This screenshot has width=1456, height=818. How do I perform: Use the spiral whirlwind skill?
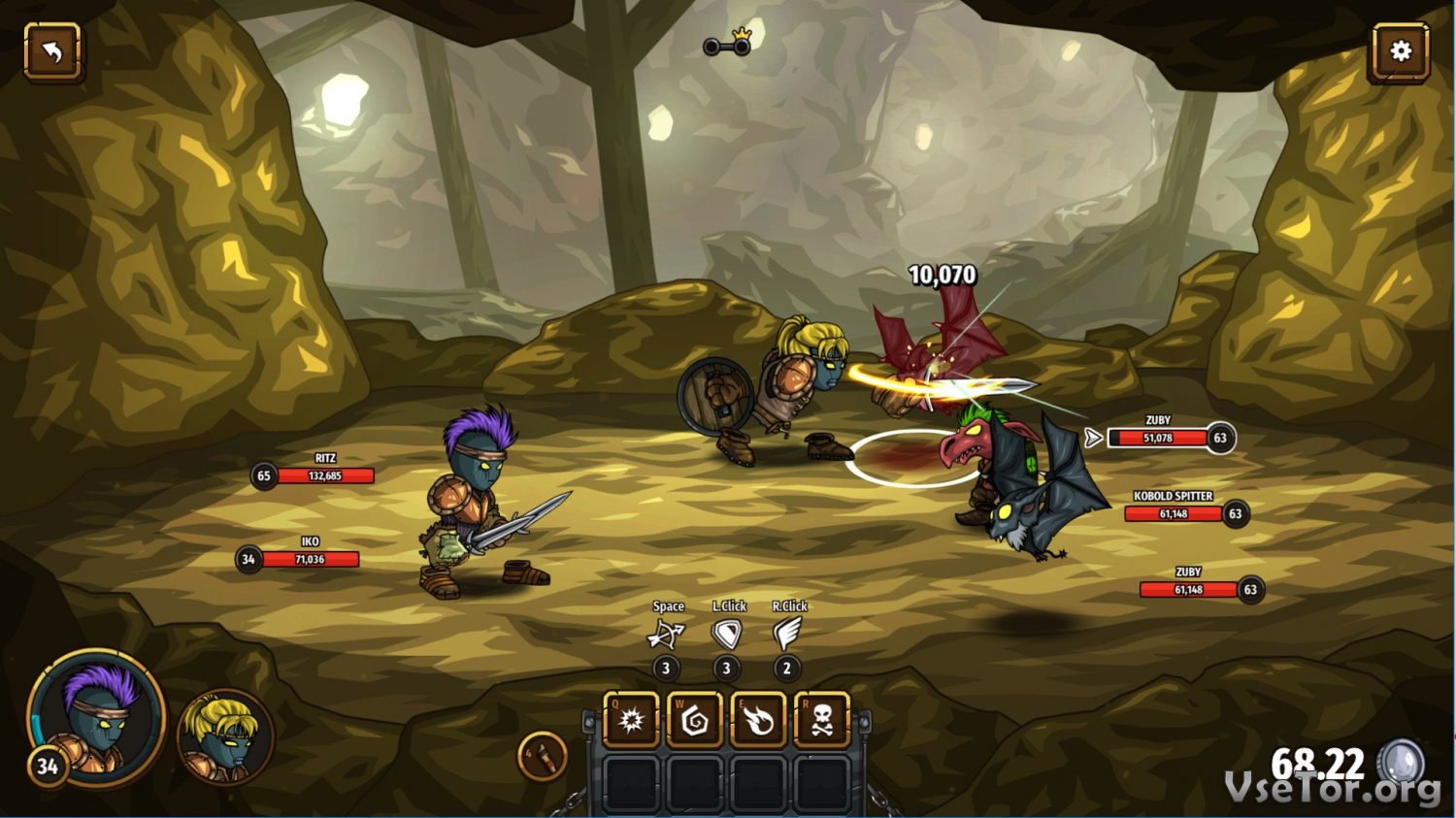click(x=695, y=720)
